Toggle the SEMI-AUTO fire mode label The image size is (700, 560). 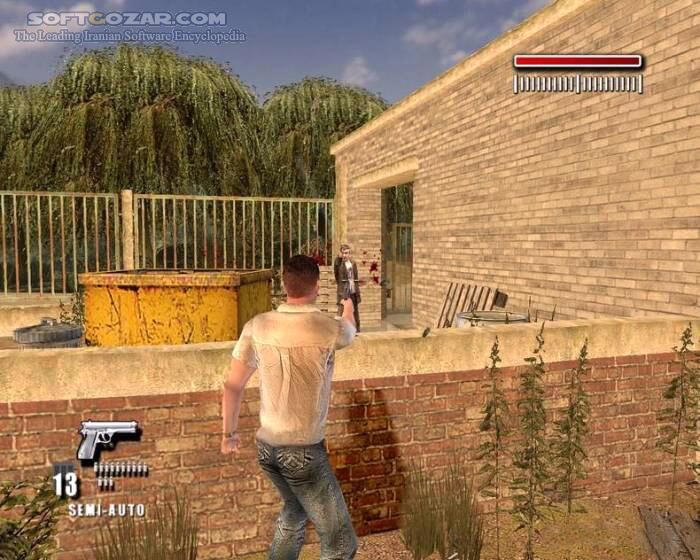[x=106, y=510]
